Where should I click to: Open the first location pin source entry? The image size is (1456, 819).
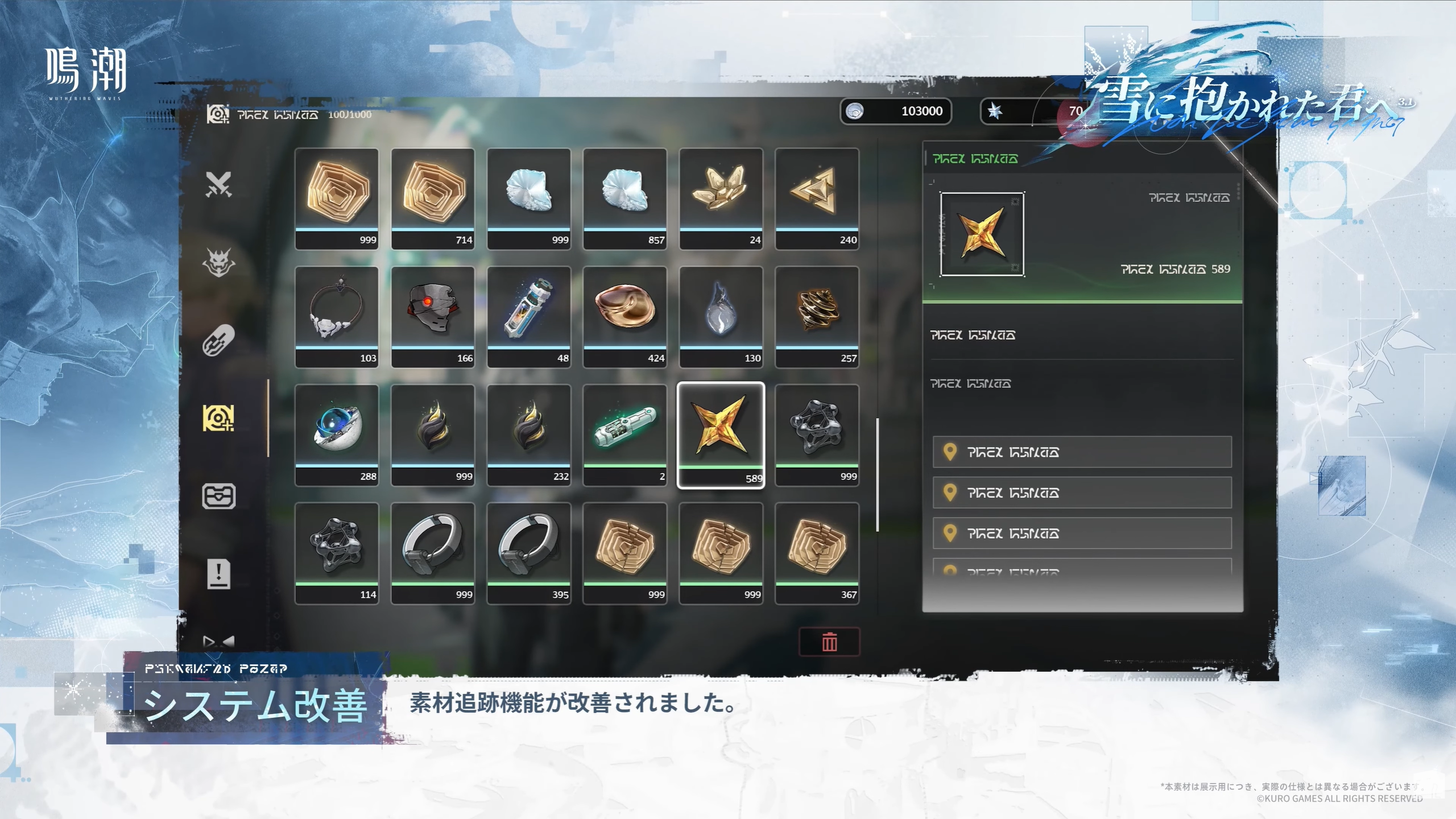click(x=1082, y=452)
